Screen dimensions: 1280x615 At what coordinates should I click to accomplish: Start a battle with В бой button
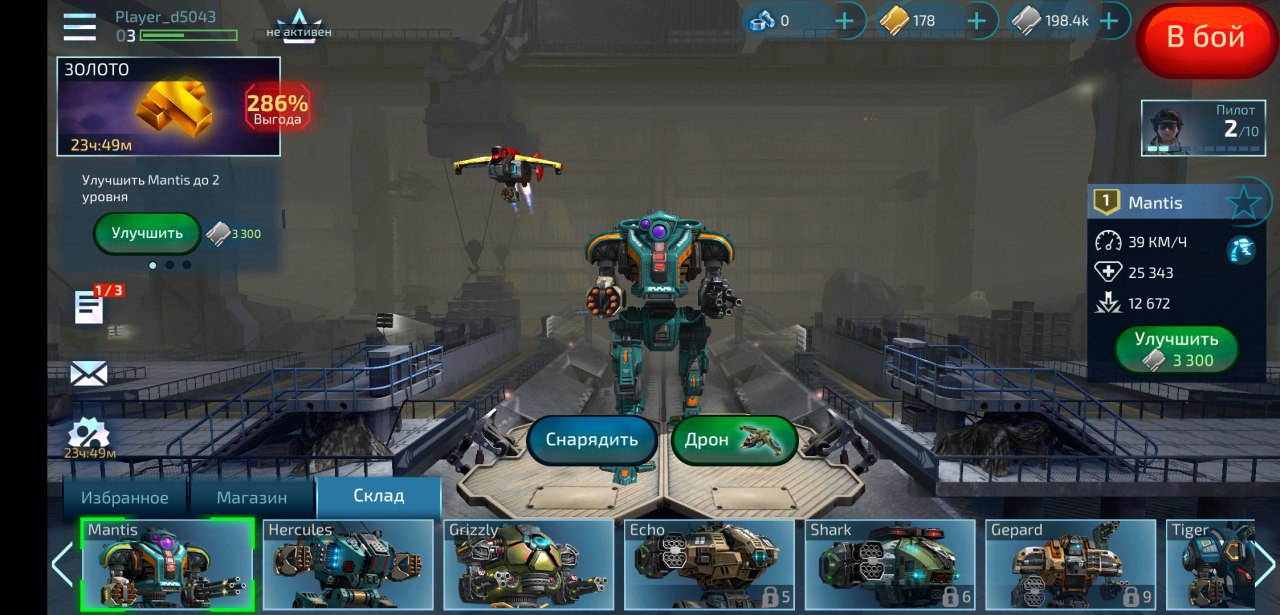point(1205,38)
